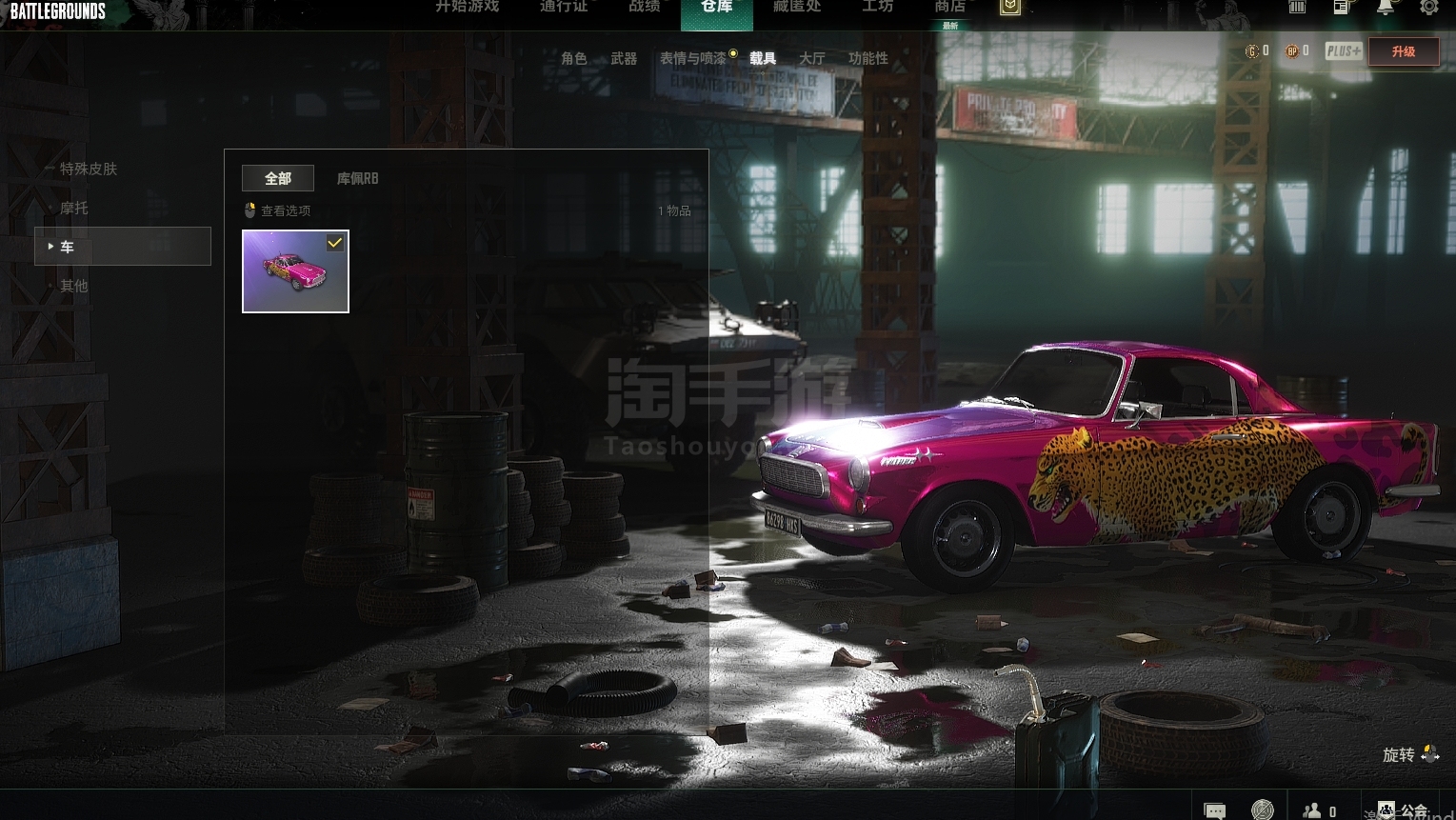1456x820 pixels.
Task: Choose the 摩托 motorcycle category
Action: (74, 208)
